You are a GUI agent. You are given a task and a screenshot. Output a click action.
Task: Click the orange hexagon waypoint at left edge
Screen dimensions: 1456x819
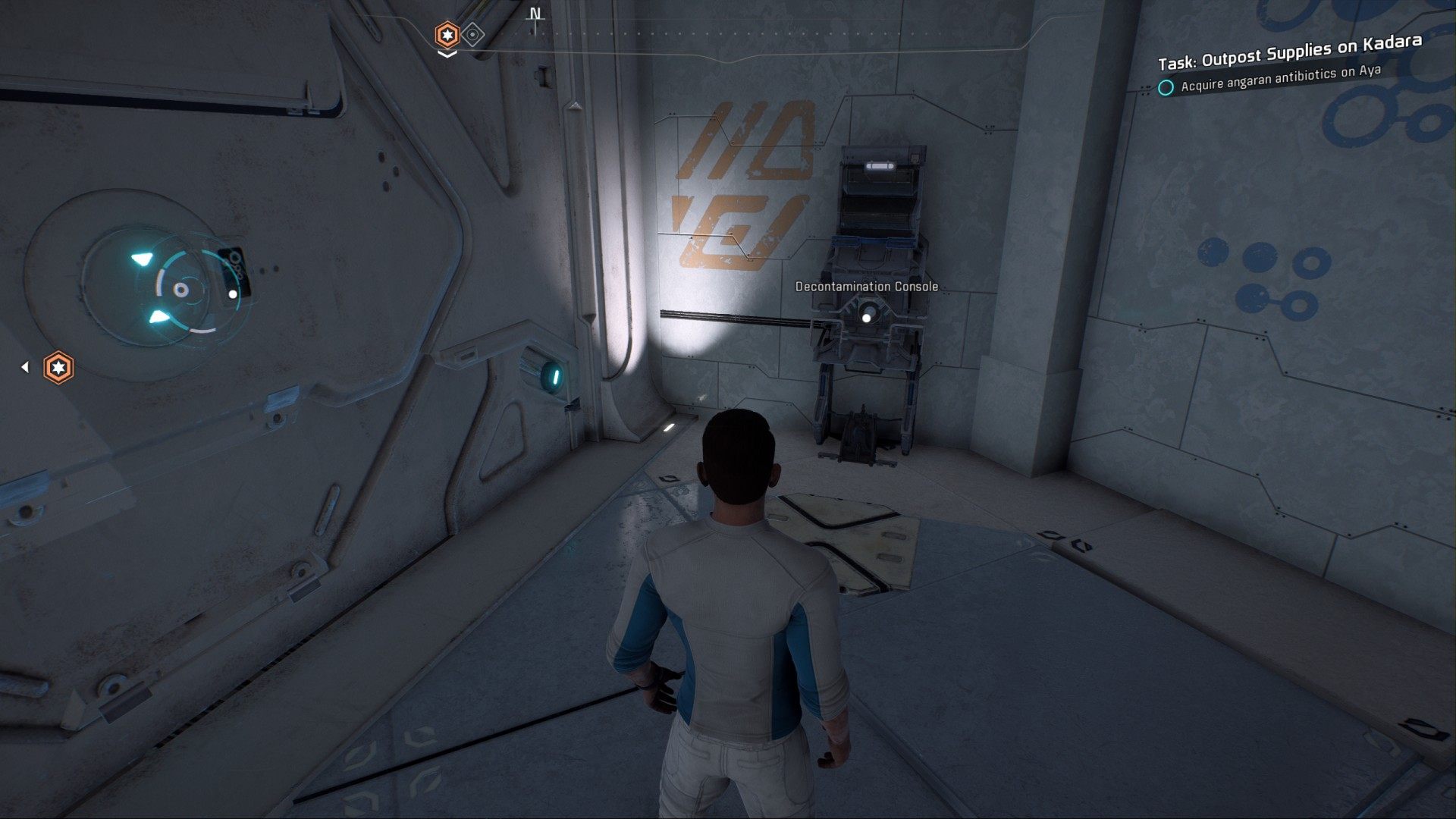tap(58, 368)
